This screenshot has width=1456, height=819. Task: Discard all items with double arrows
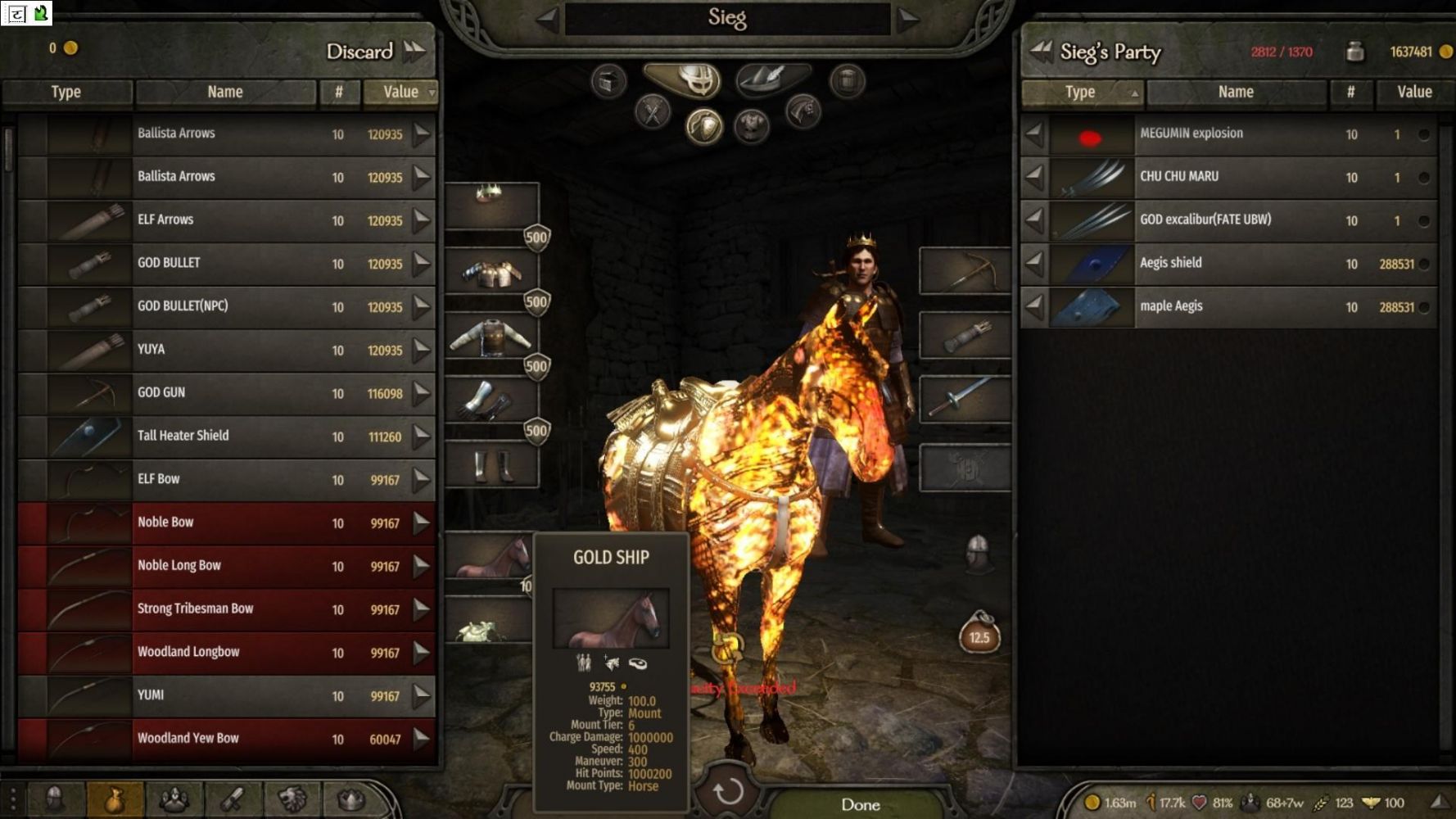pyautogui.click(x=416, y=51)
